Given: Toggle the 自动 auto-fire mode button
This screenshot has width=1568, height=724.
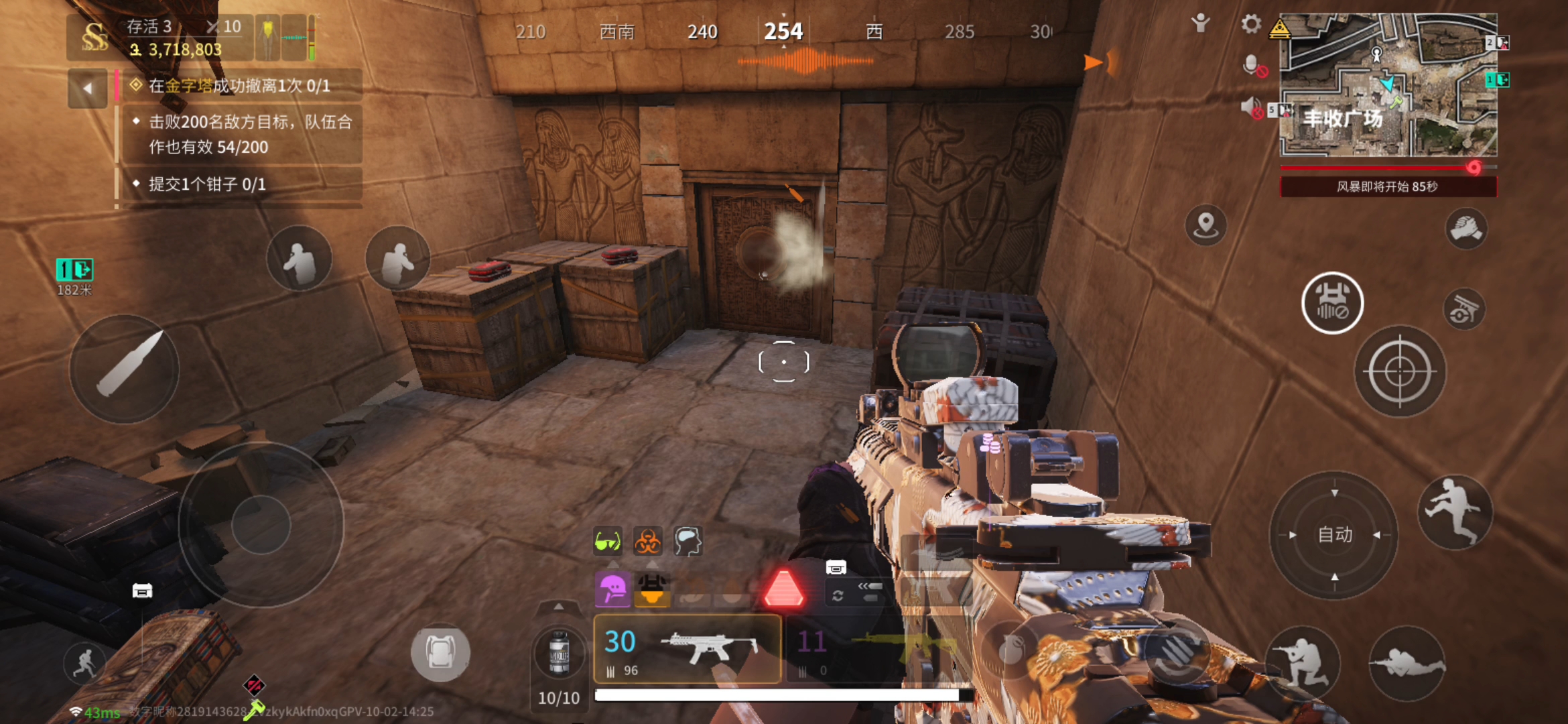Looking at the screenshot, I should (1335, 534).
